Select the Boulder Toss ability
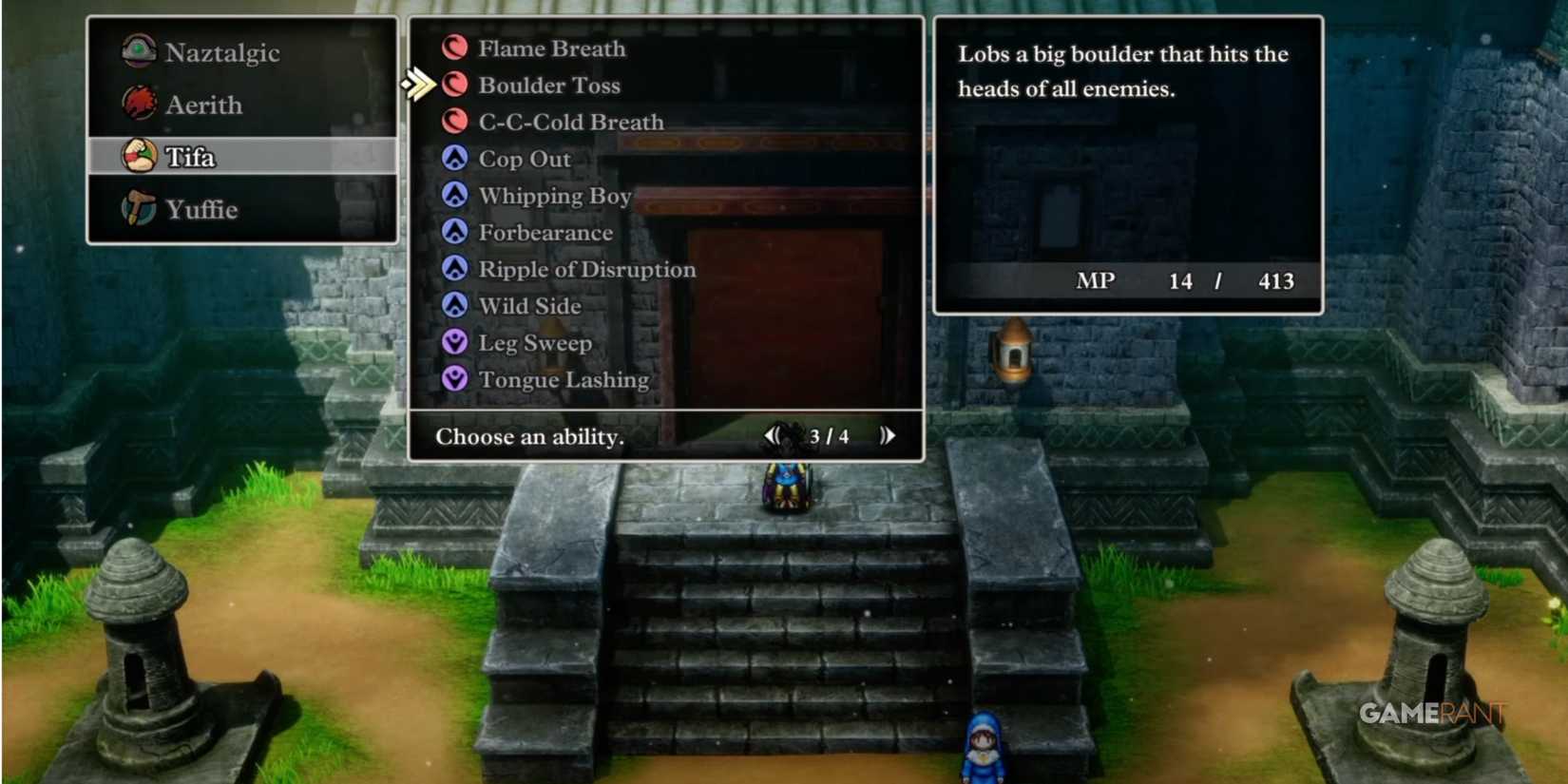This screenshot has width=1568, height=784. [x=551, y=85]
